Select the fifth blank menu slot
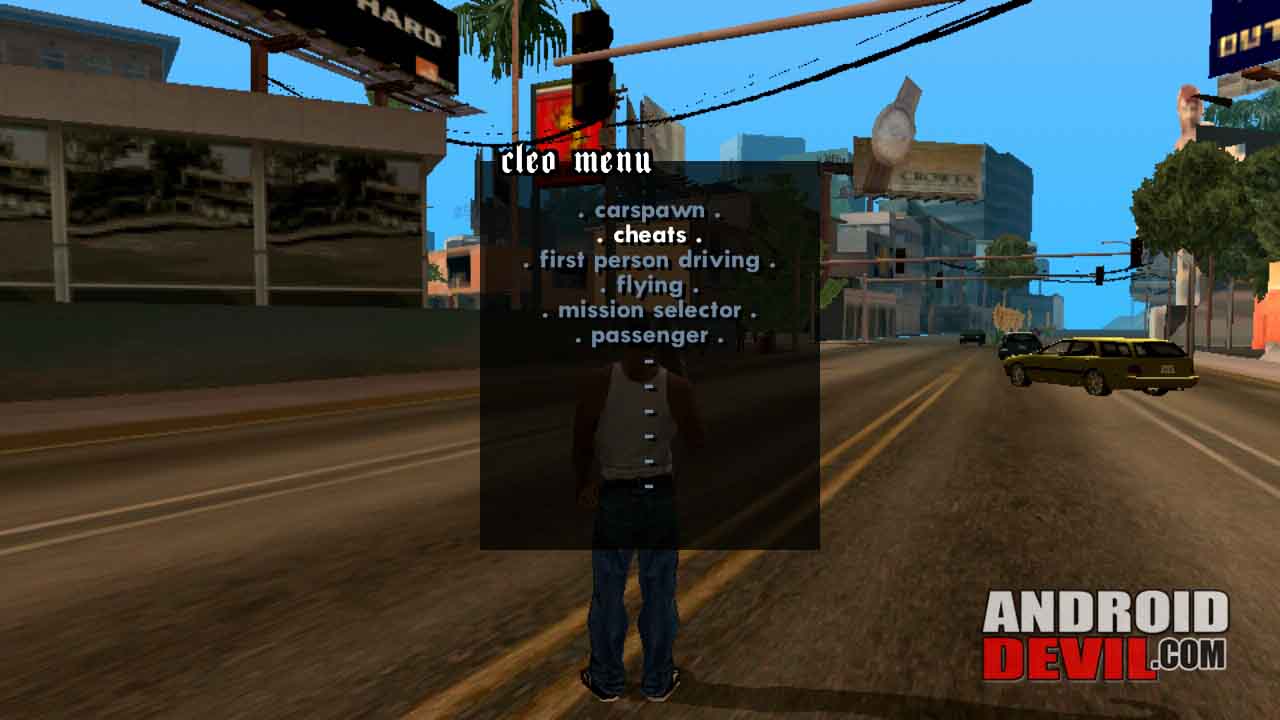 [648, 461]
